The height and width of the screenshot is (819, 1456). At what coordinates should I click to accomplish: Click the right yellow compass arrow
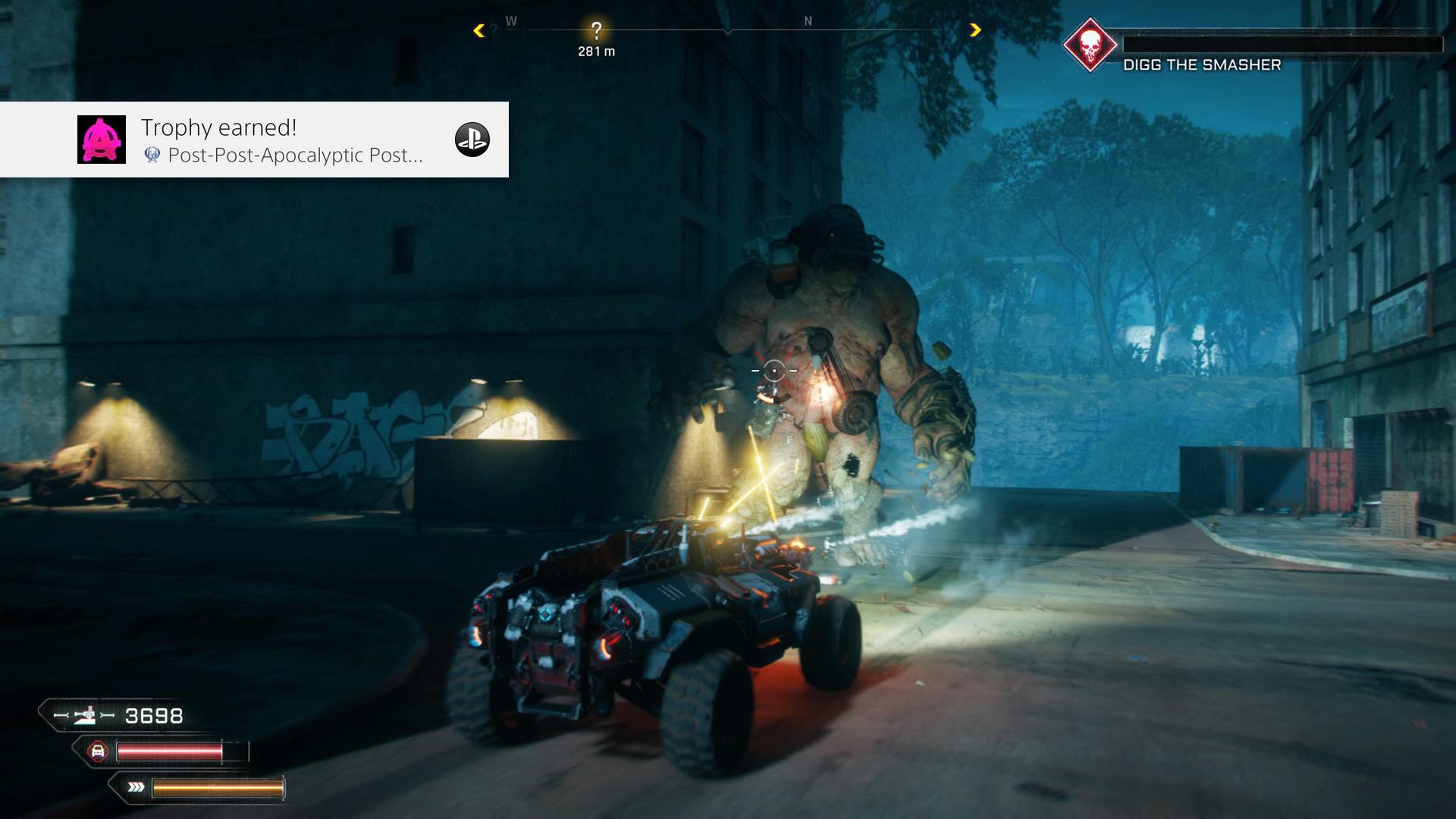click(975, 30)
